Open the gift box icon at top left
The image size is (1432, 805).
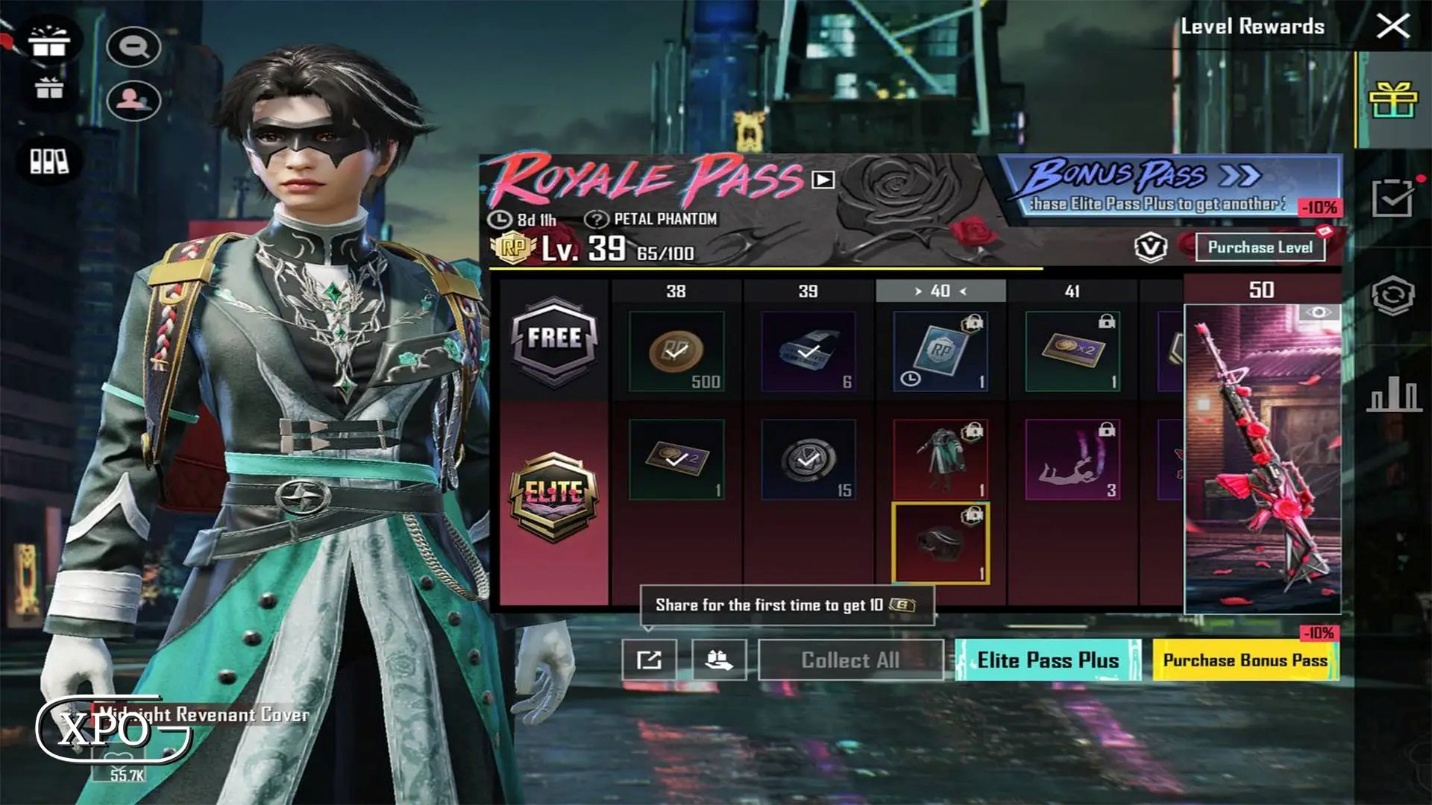click(x=48, y=41)
